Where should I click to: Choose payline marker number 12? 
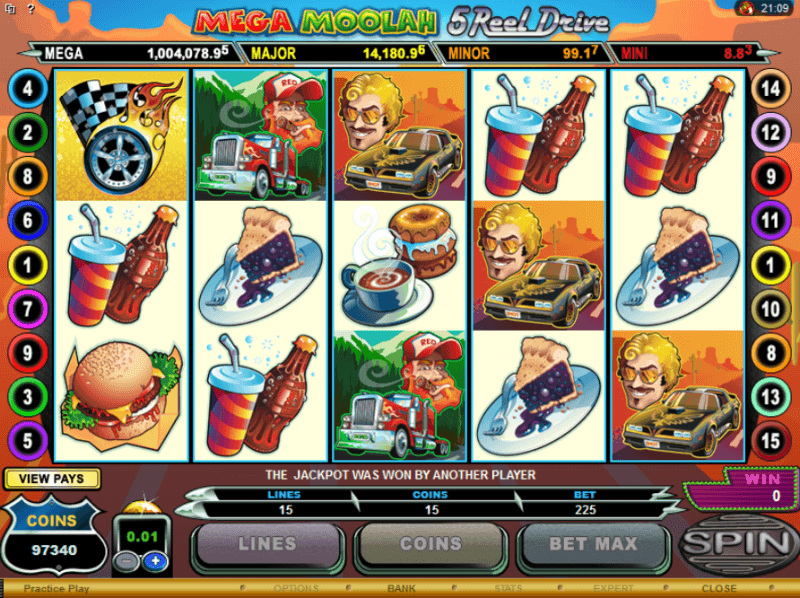coord(771,132)
